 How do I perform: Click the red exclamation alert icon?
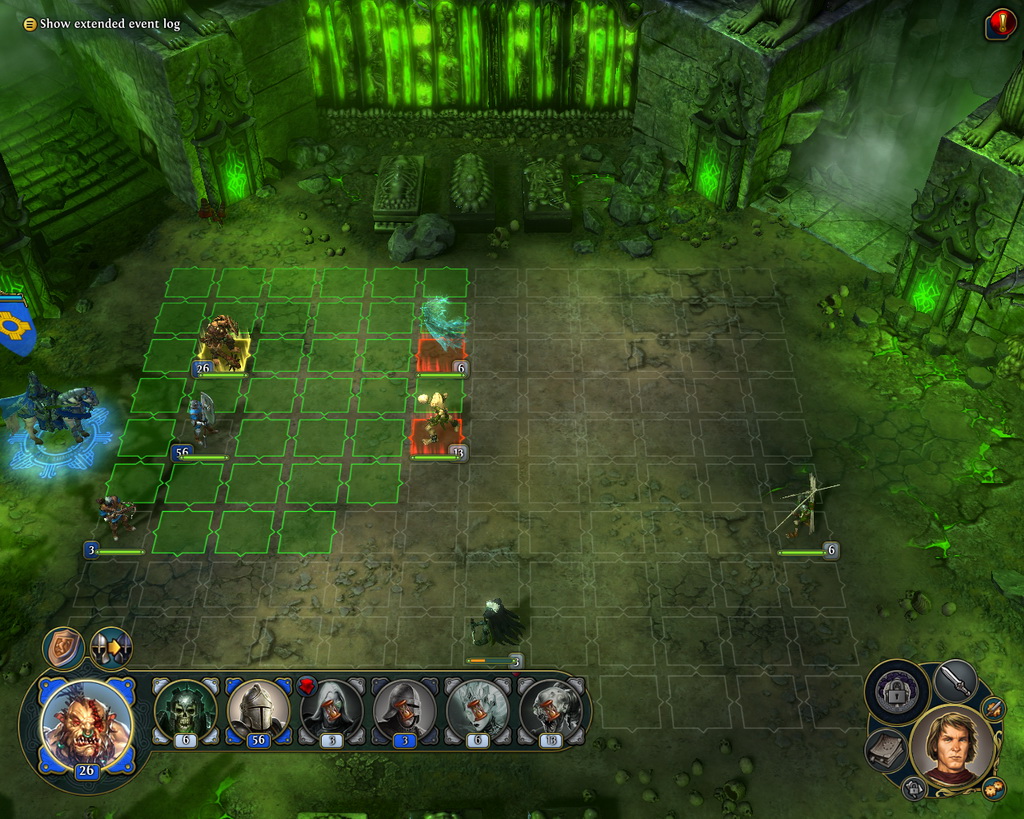(999, 23)
